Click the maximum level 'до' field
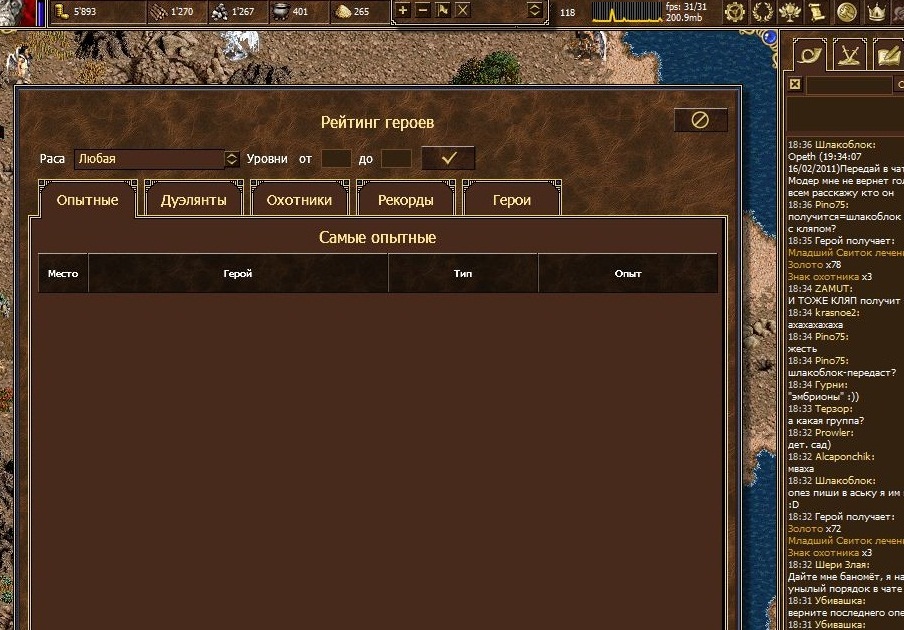904x630 pixels. tap(396, 159)
